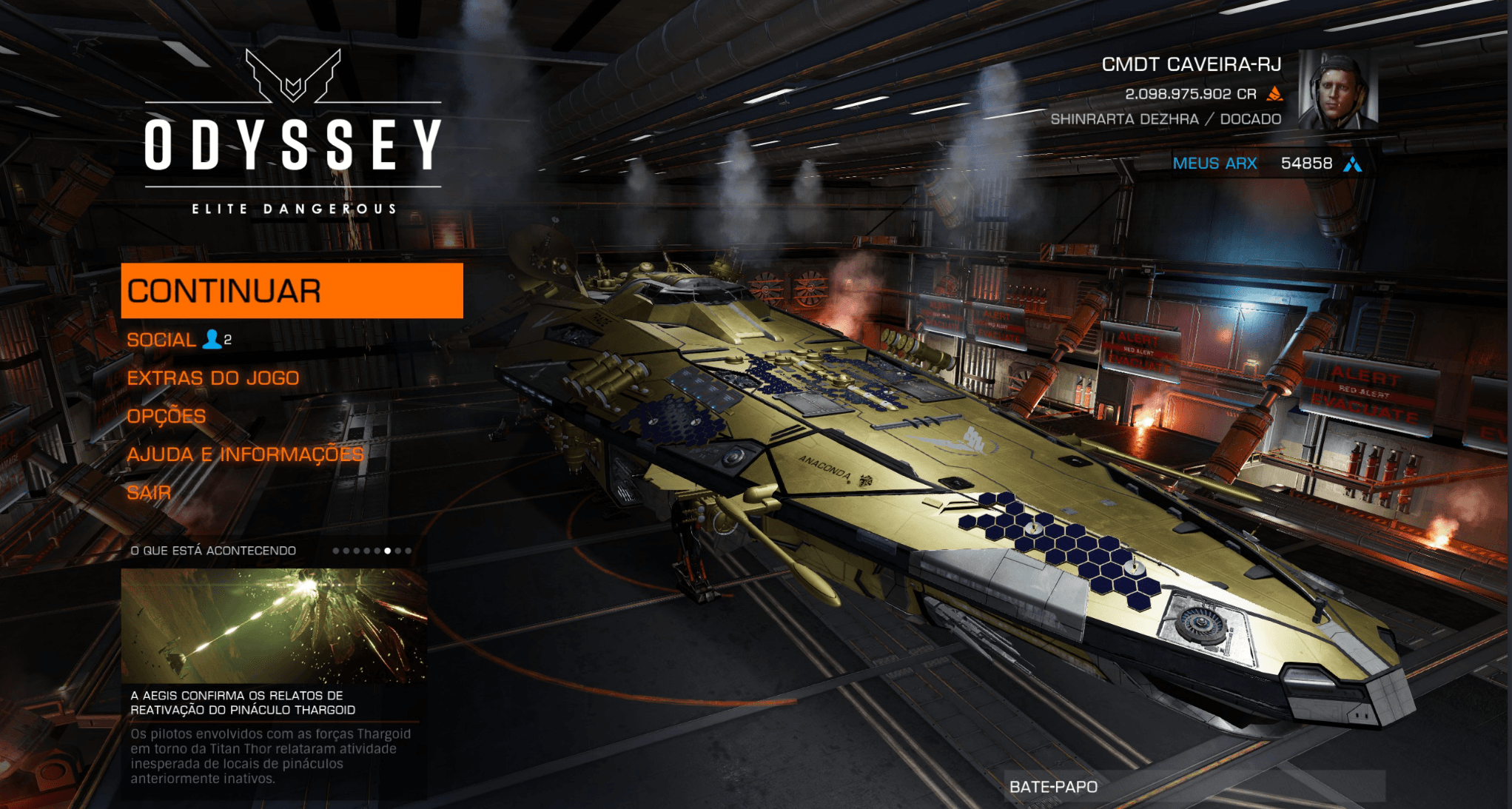Read the AEGIS Thargoid pinnacle headline
This screenshot has height=809, width=1512.
point(243,702)
